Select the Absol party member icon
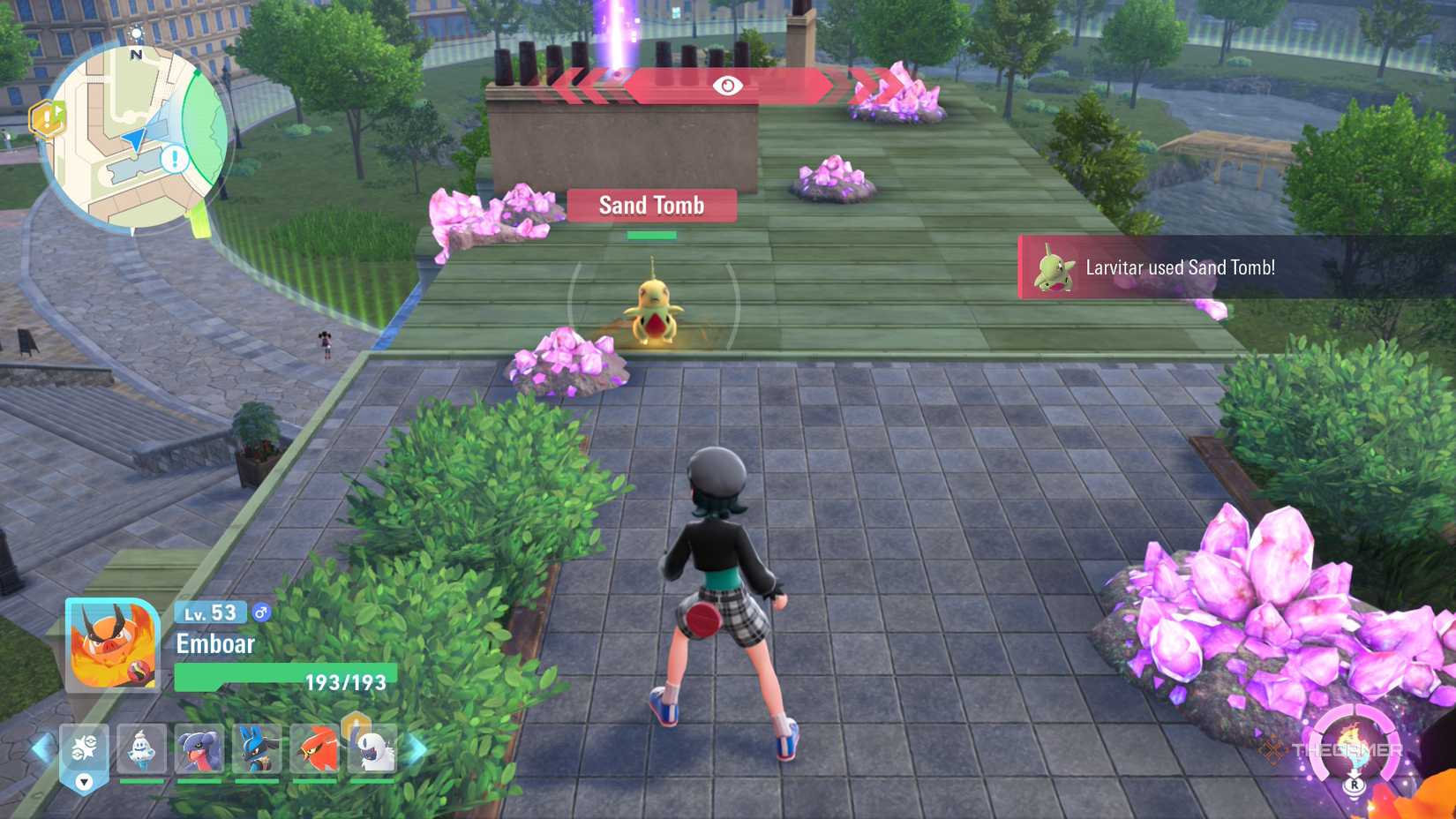The width and height of the screenshot is (1456, 819). pos(373,748)
